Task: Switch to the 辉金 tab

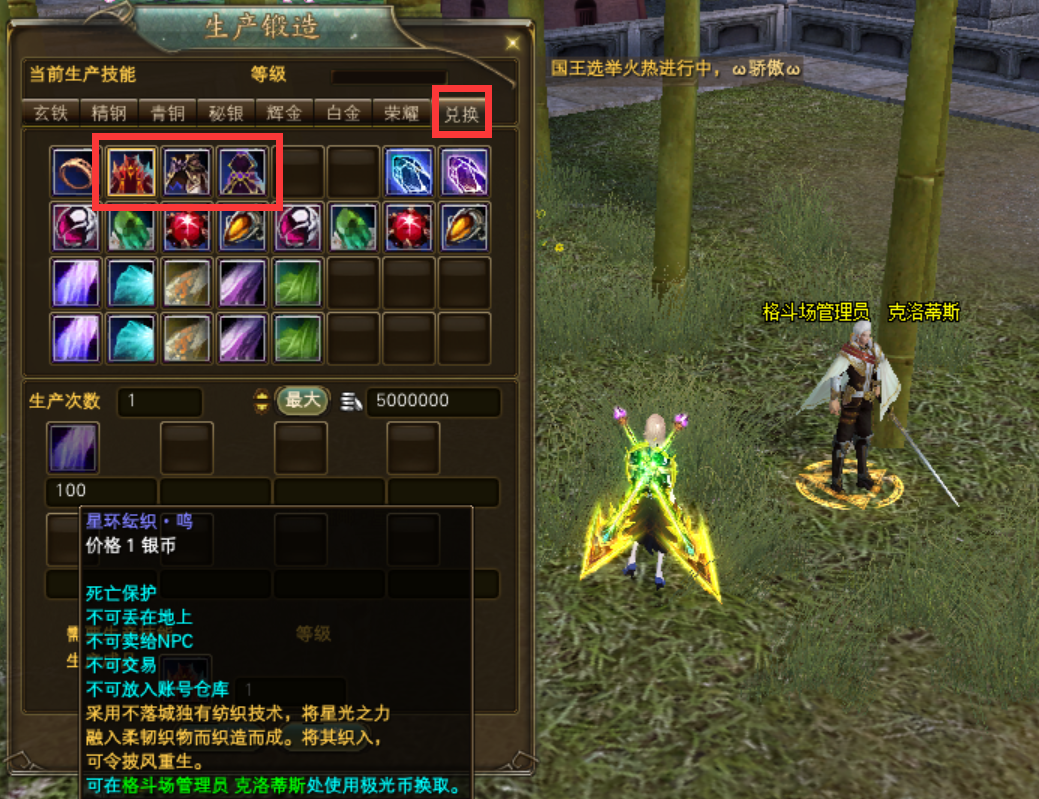Action: coord(284,113)
